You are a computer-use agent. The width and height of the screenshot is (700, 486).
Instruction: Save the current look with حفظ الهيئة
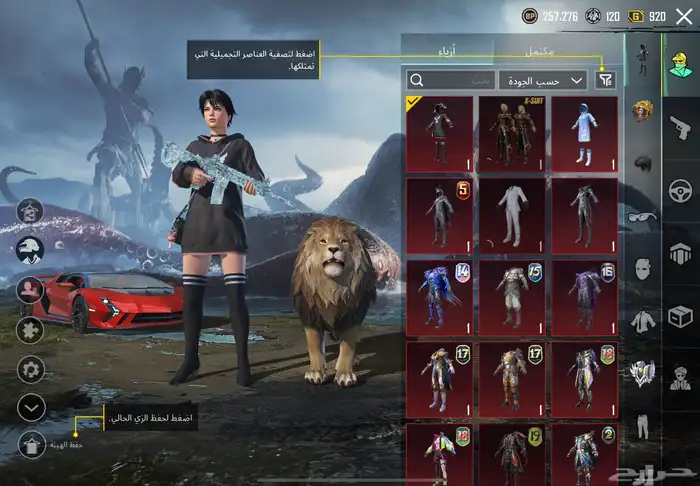tap(32, 443)
